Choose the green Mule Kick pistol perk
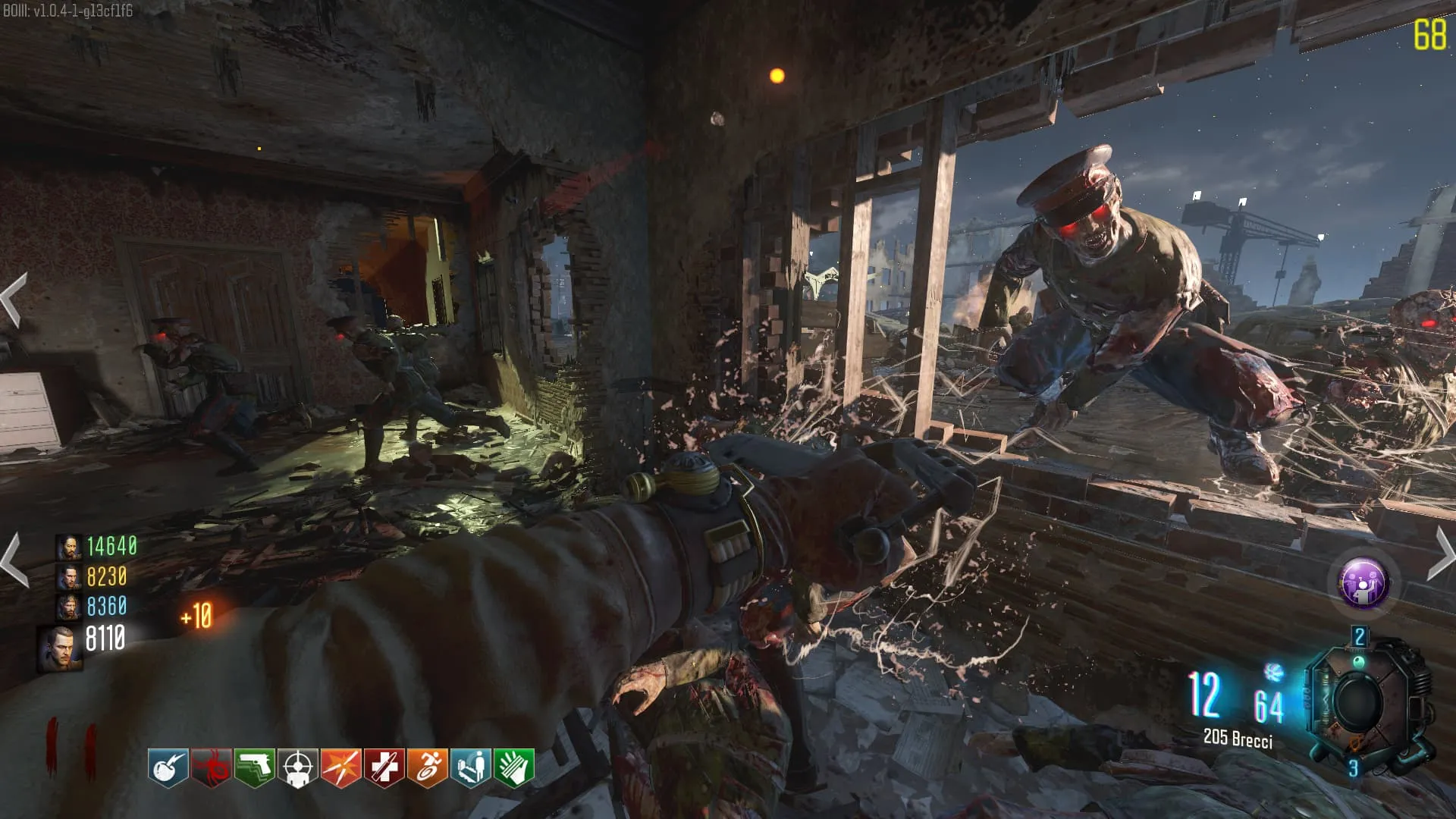This screenshot has width=1456, height=819. (x=255, y=768)
